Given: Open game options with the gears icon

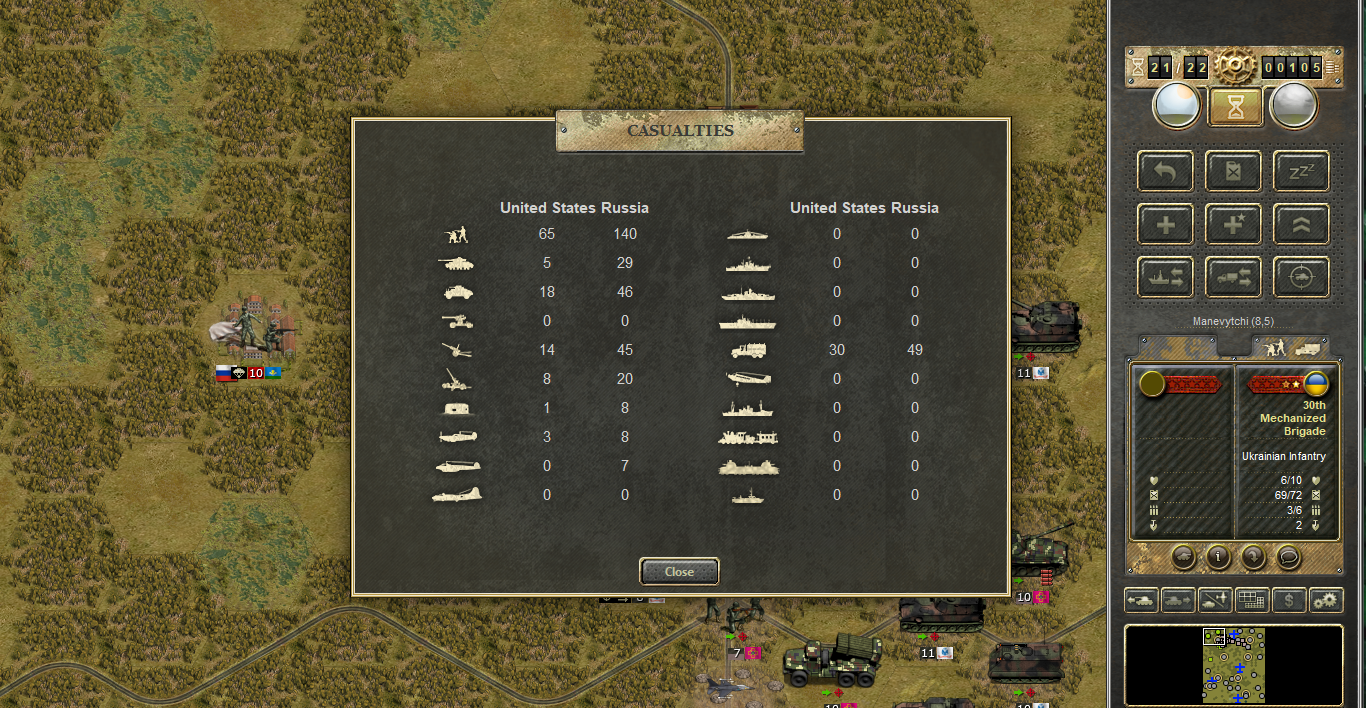Looking at the screenshot, I should point(1326,600).
